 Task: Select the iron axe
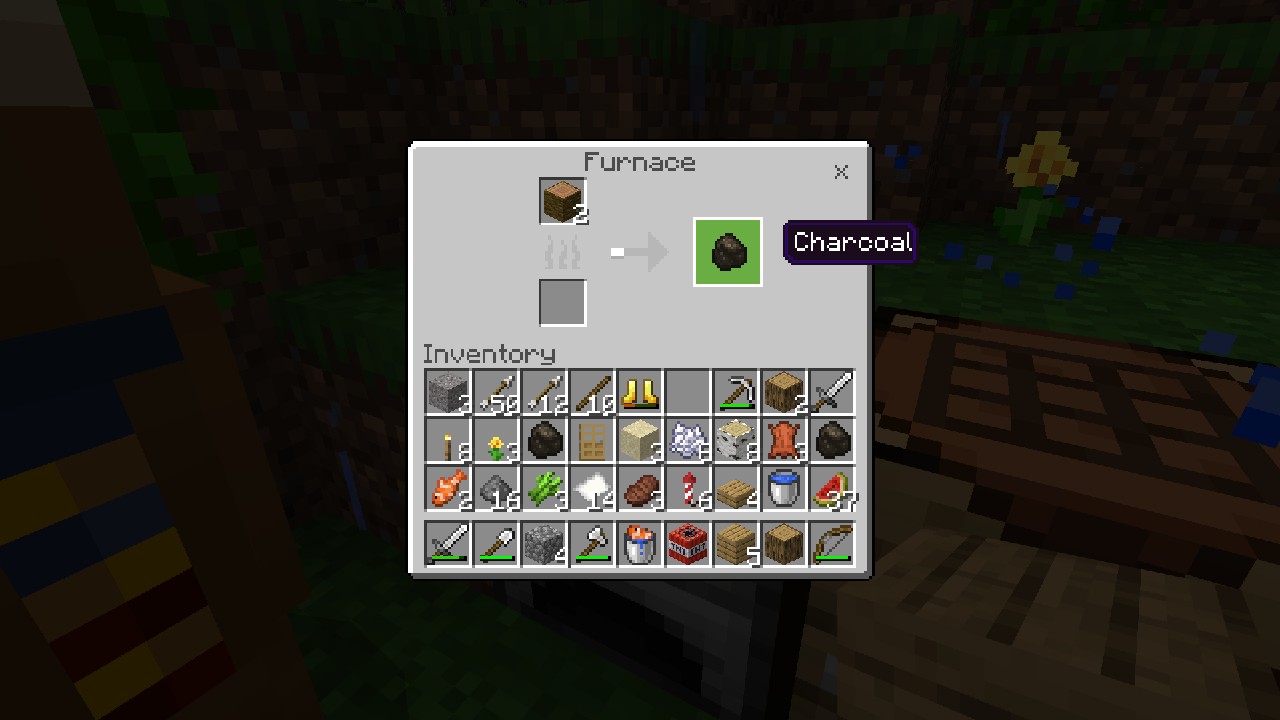tap(591, 543)
